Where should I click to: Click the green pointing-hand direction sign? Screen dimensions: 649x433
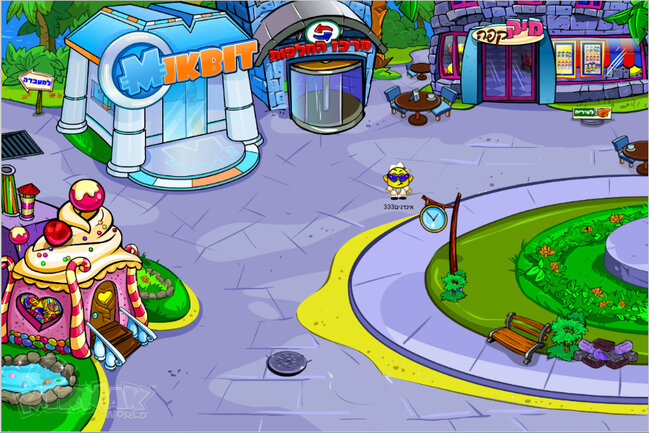point(591,112)
